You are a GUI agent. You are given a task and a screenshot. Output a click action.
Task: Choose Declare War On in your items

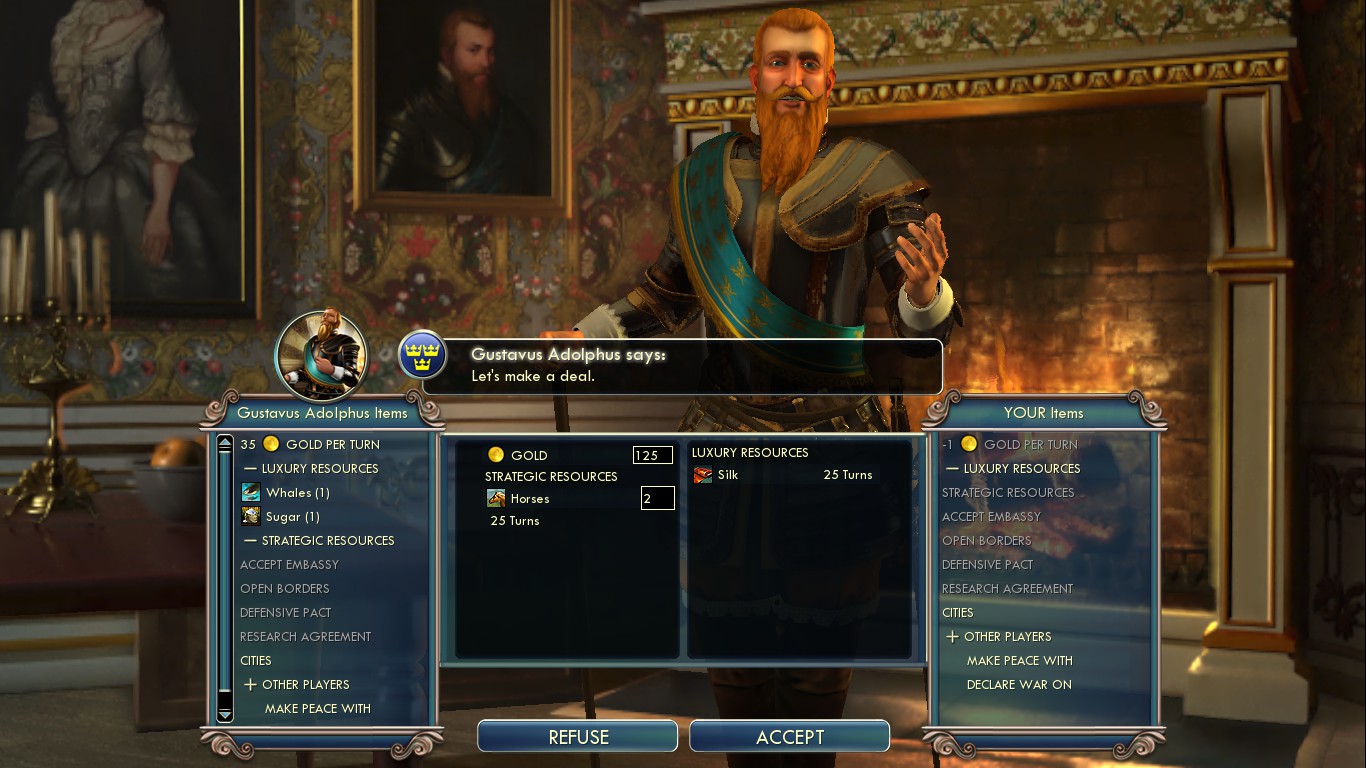[x=1018, y=684]
